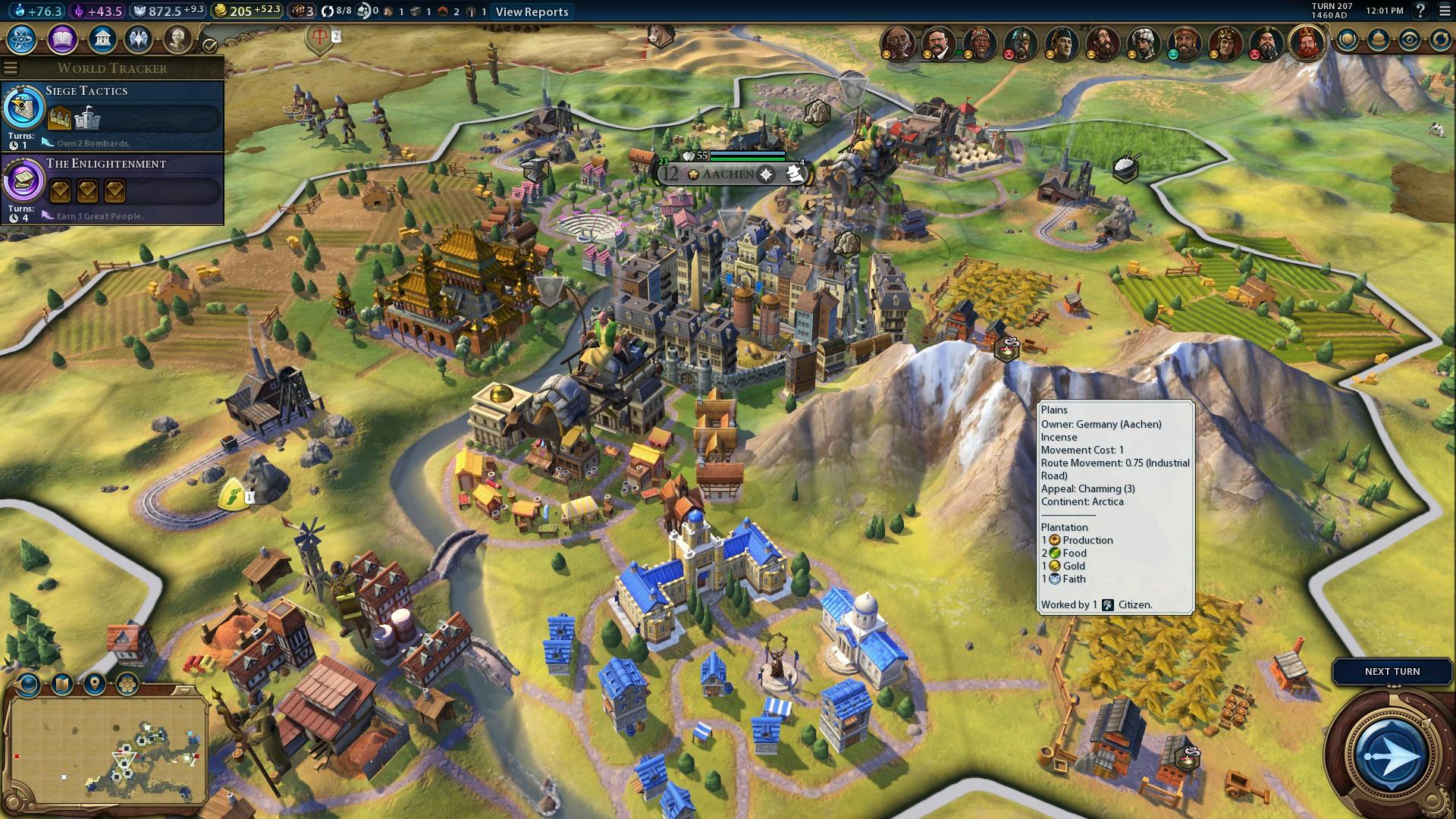Click the Aachen city banner

[x=728, y=174]
